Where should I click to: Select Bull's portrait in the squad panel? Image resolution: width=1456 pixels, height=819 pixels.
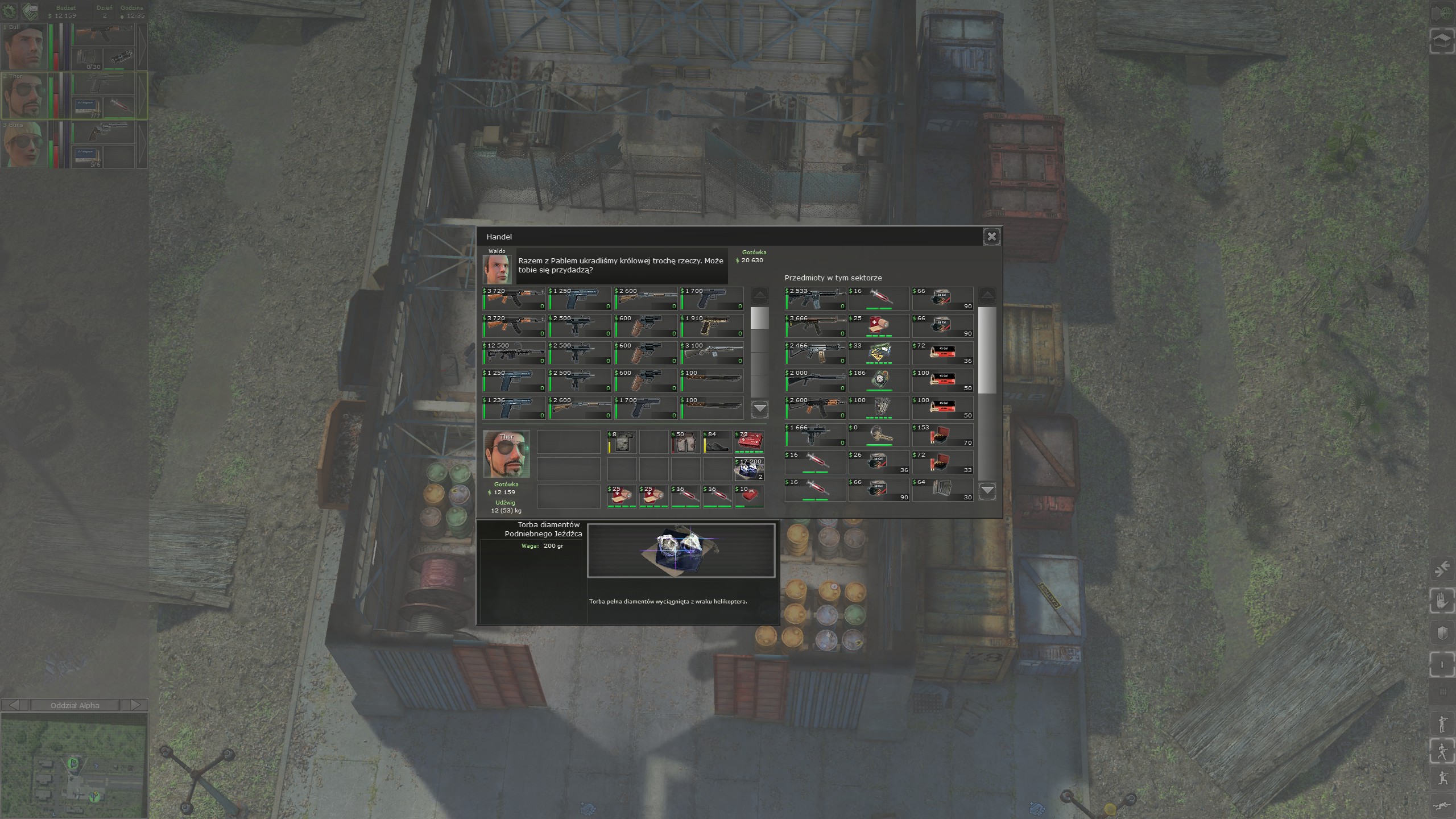coord(23,47)
